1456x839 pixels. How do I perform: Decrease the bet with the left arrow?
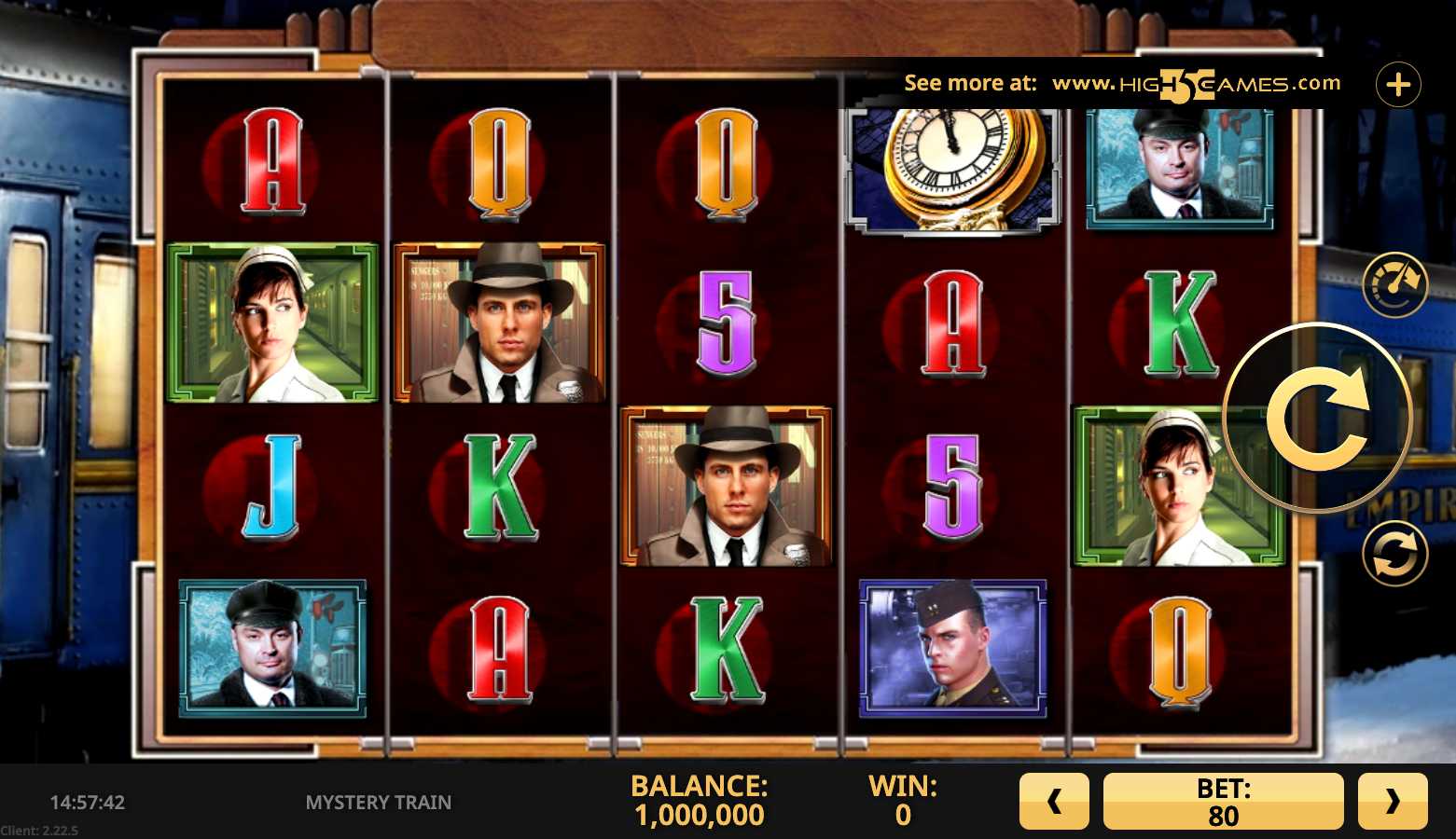1054,801
